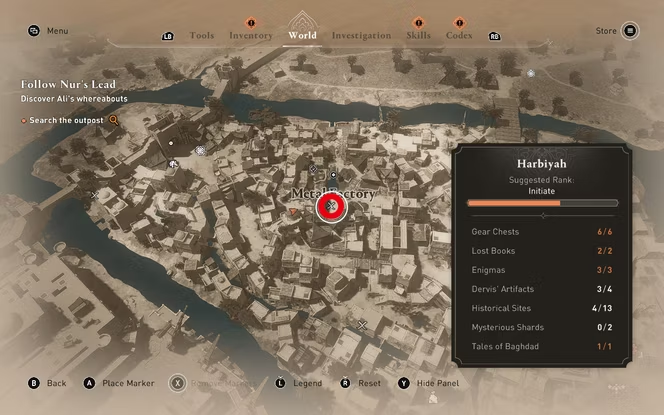The width and height of the screenshot is (664, 415).
Task: Go to the Investigation tab
Action: [361, 36]
